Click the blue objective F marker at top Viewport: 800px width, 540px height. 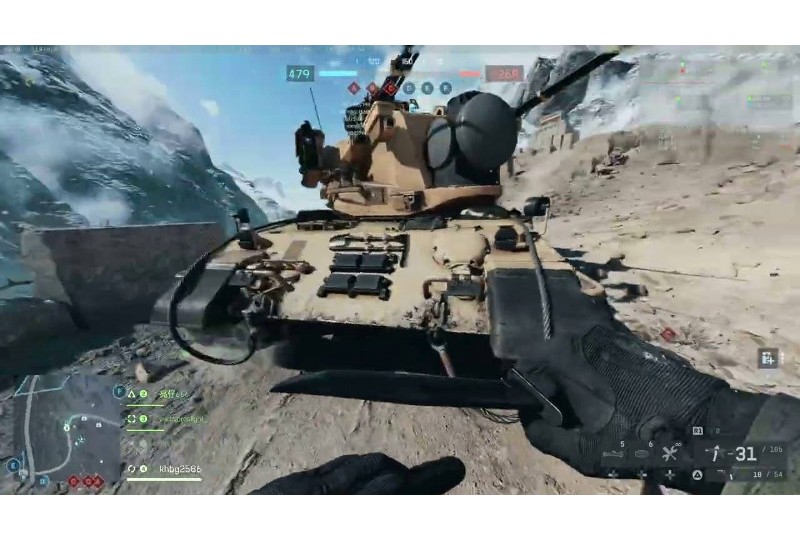point(446,88)
